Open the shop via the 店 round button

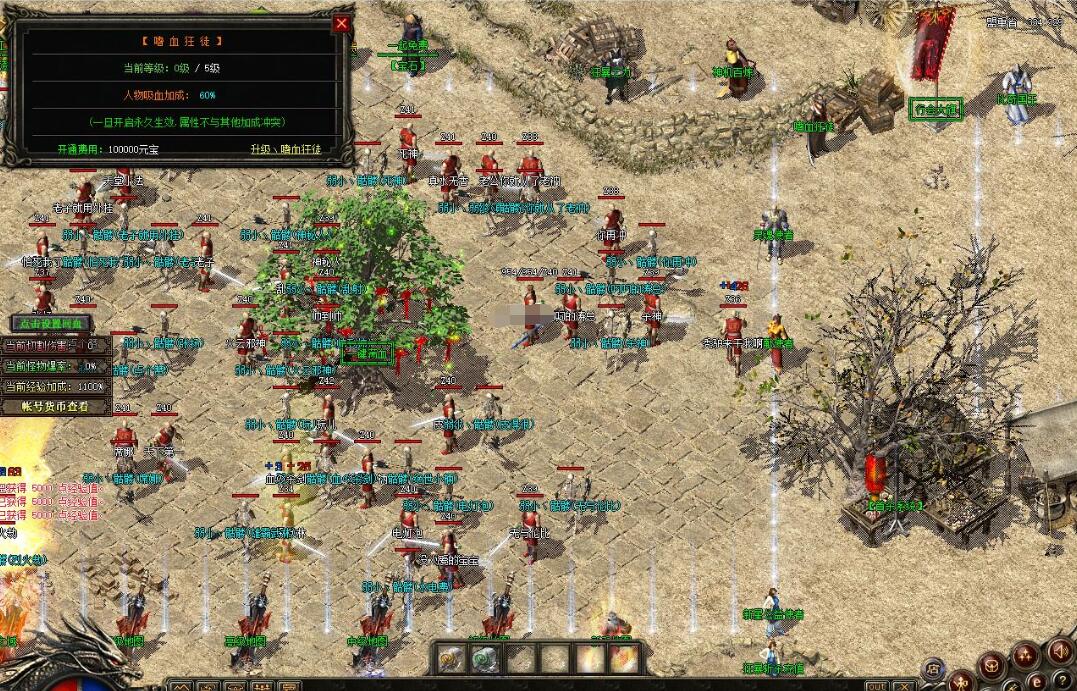[933, 668]
